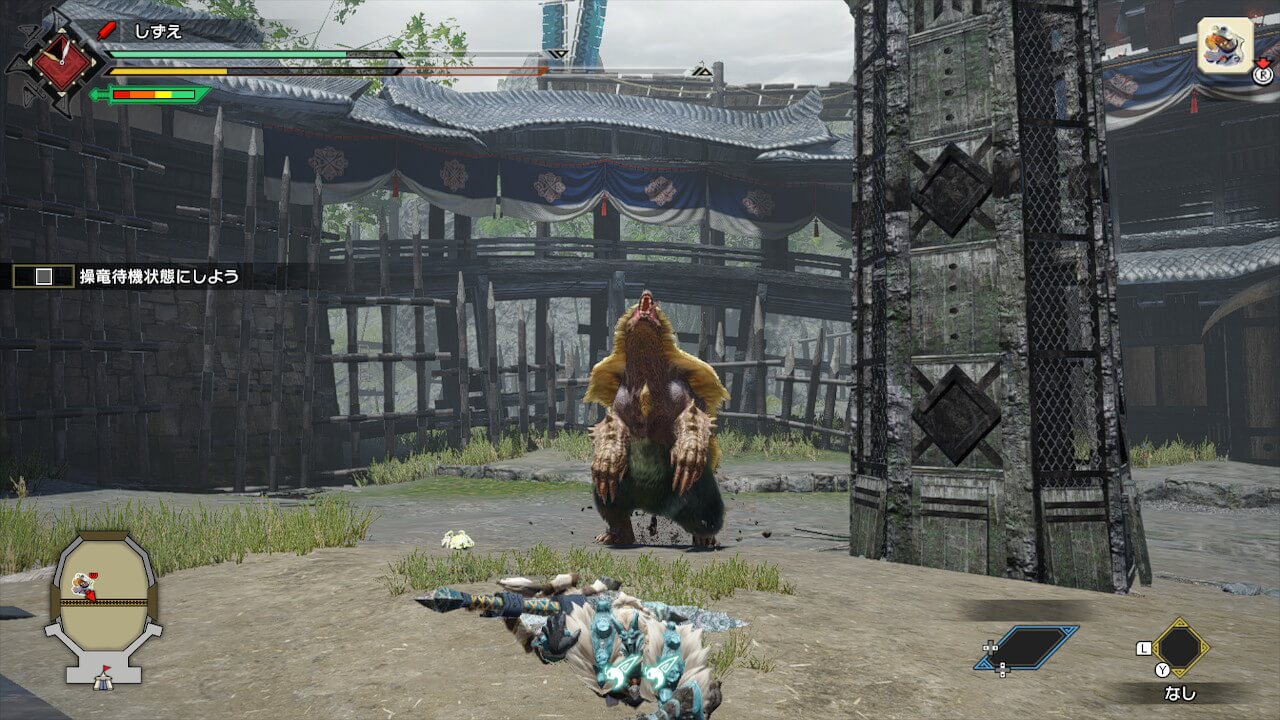
Task: Activate the blue parallelogram action slot
Action: click(x=1026, y=647)
